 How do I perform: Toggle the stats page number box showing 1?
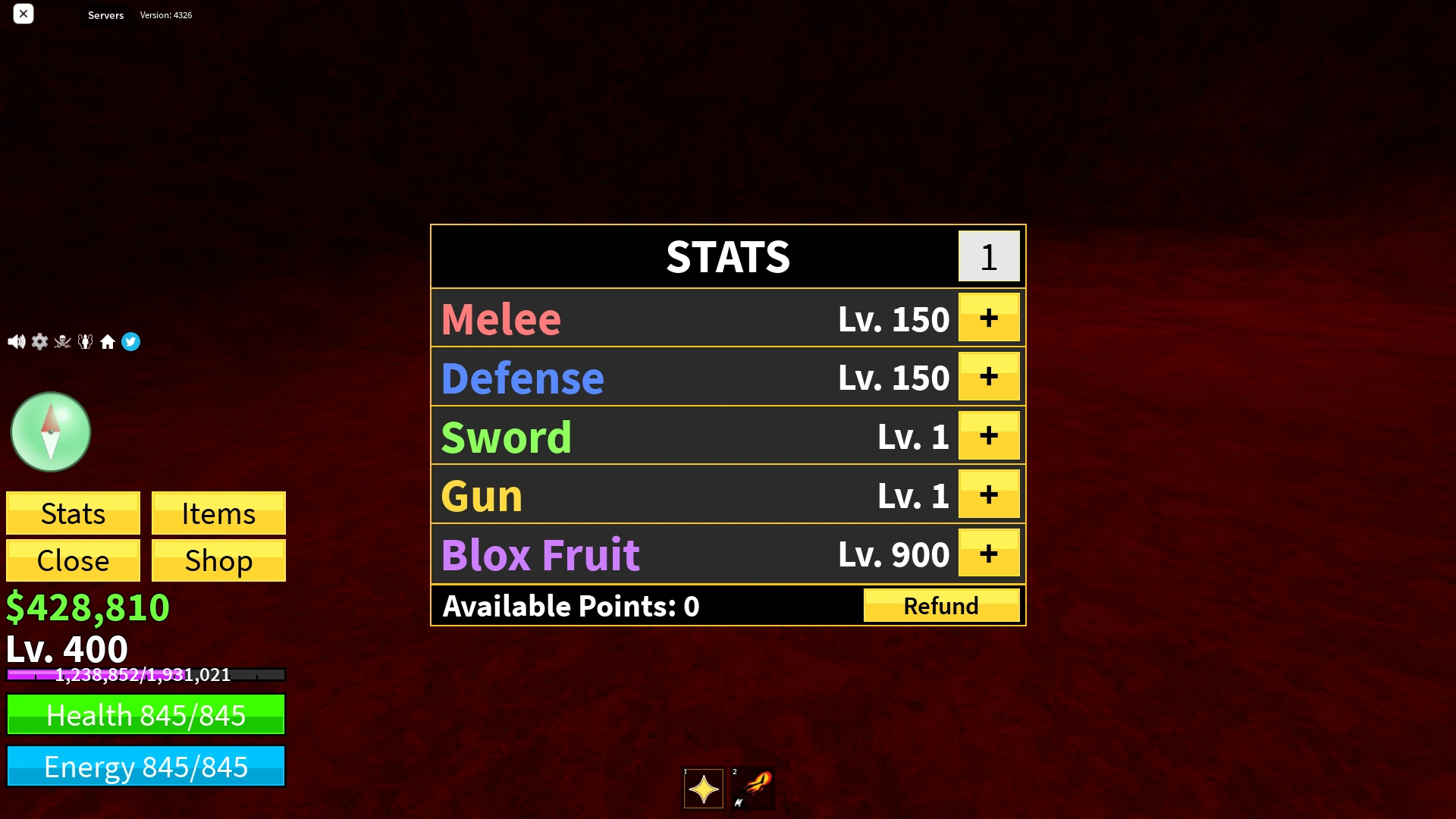pyautogui.click(x=988, y=256)
